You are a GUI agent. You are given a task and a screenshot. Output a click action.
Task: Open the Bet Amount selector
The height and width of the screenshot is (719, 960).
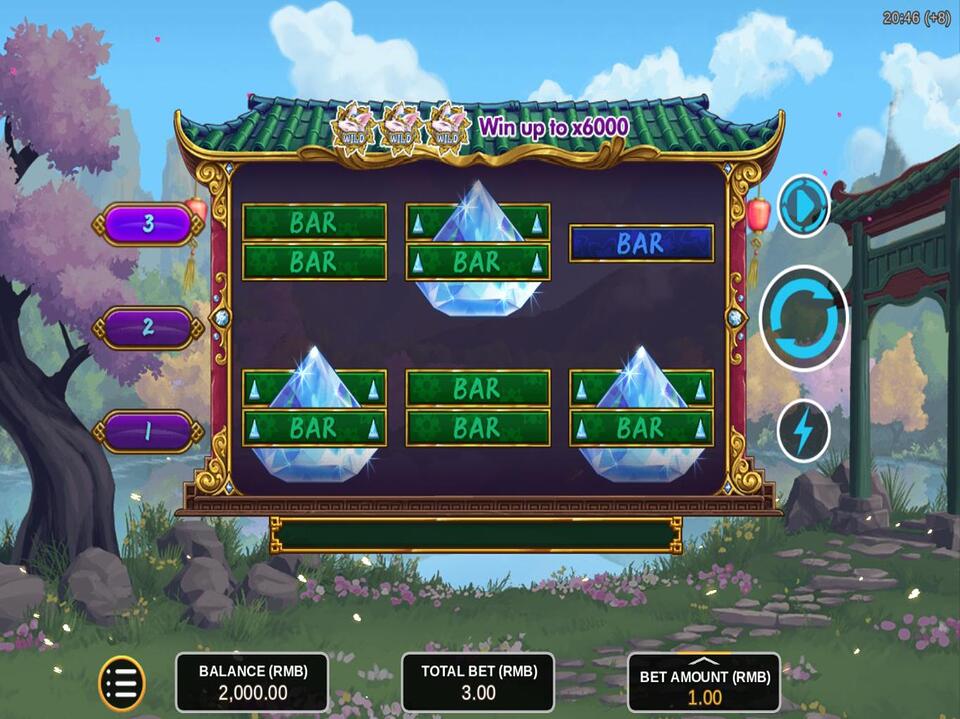(704, 683)
